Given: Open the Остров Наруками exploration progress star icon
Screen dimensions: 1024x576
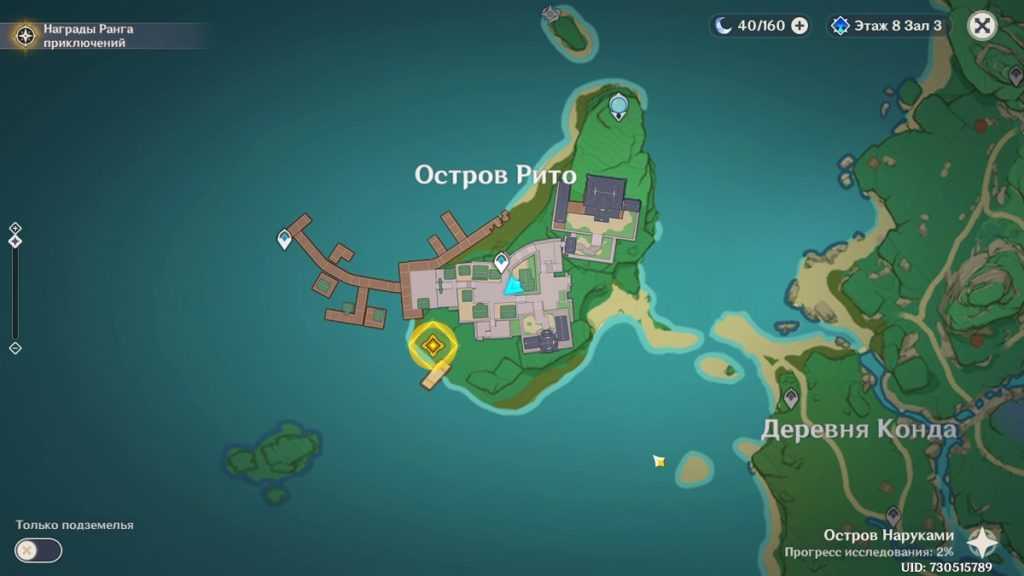Looking at the screenshot, I should tap(981, 543).
